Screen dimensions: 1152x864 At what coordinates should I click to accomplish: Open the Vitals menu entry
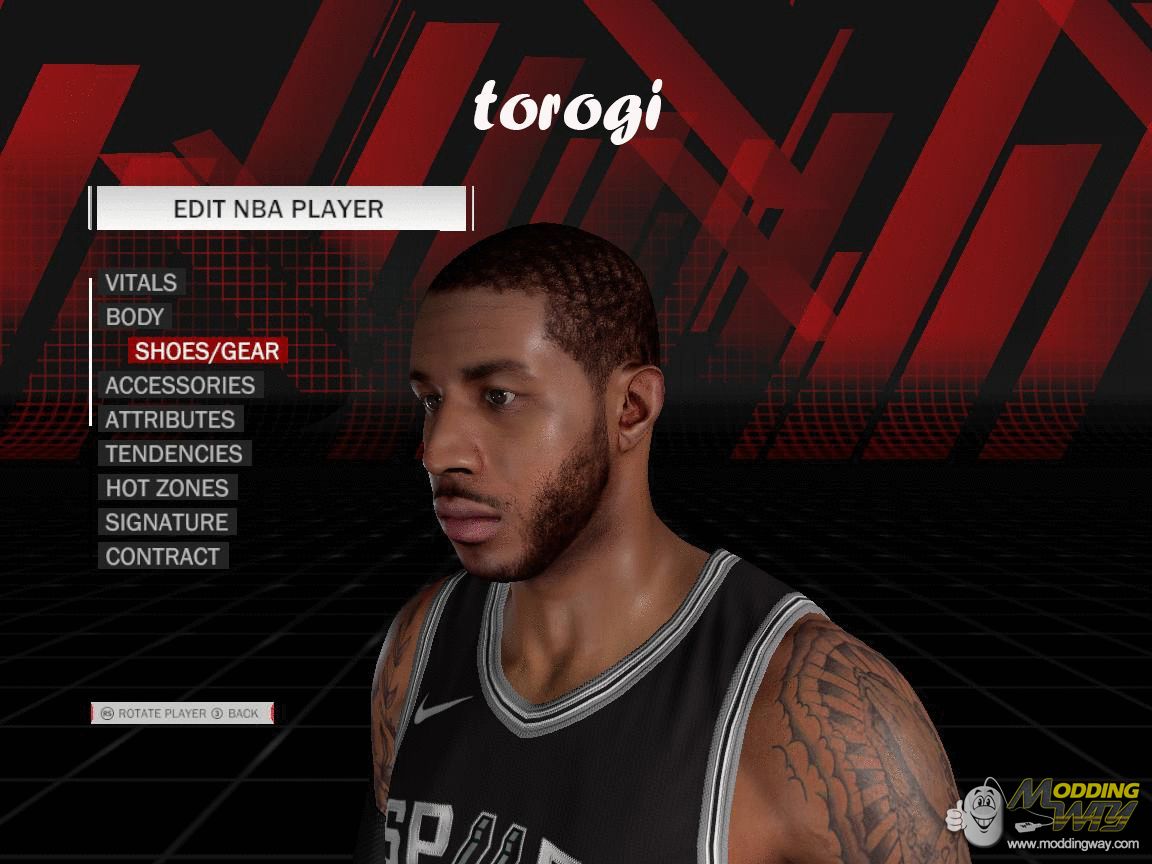coord(141,283)
